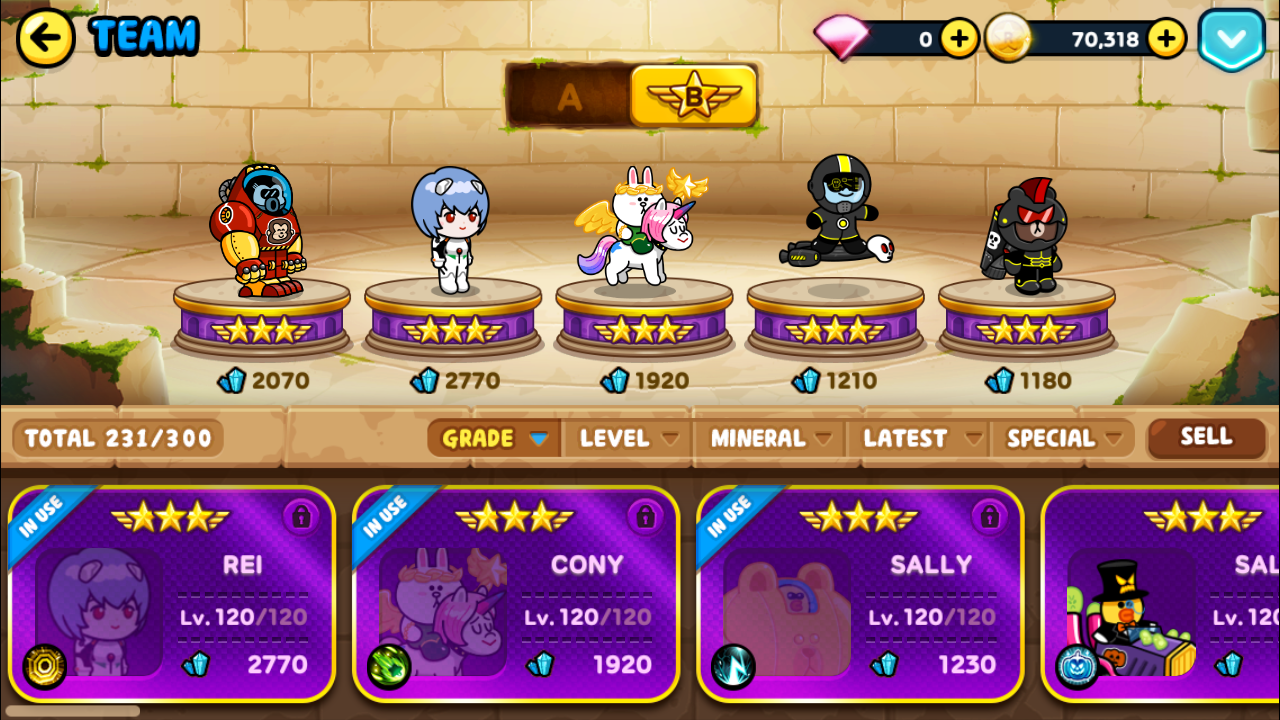
Task: Open the Sell rangers mode
Action: pyautogui.click(x=1206, y=437)
